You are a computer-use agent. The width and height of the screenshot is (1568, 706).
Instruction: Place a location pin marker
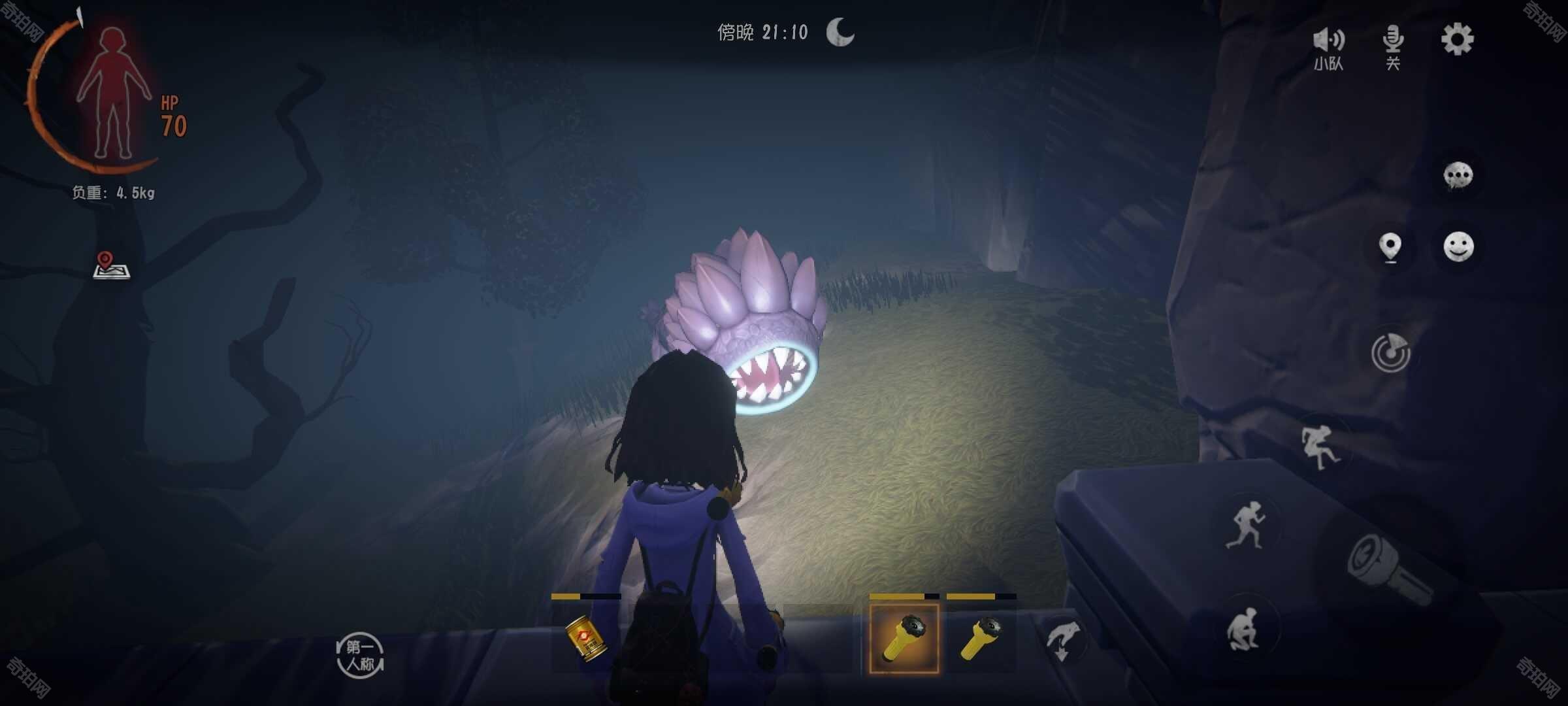click(1390, 247)
